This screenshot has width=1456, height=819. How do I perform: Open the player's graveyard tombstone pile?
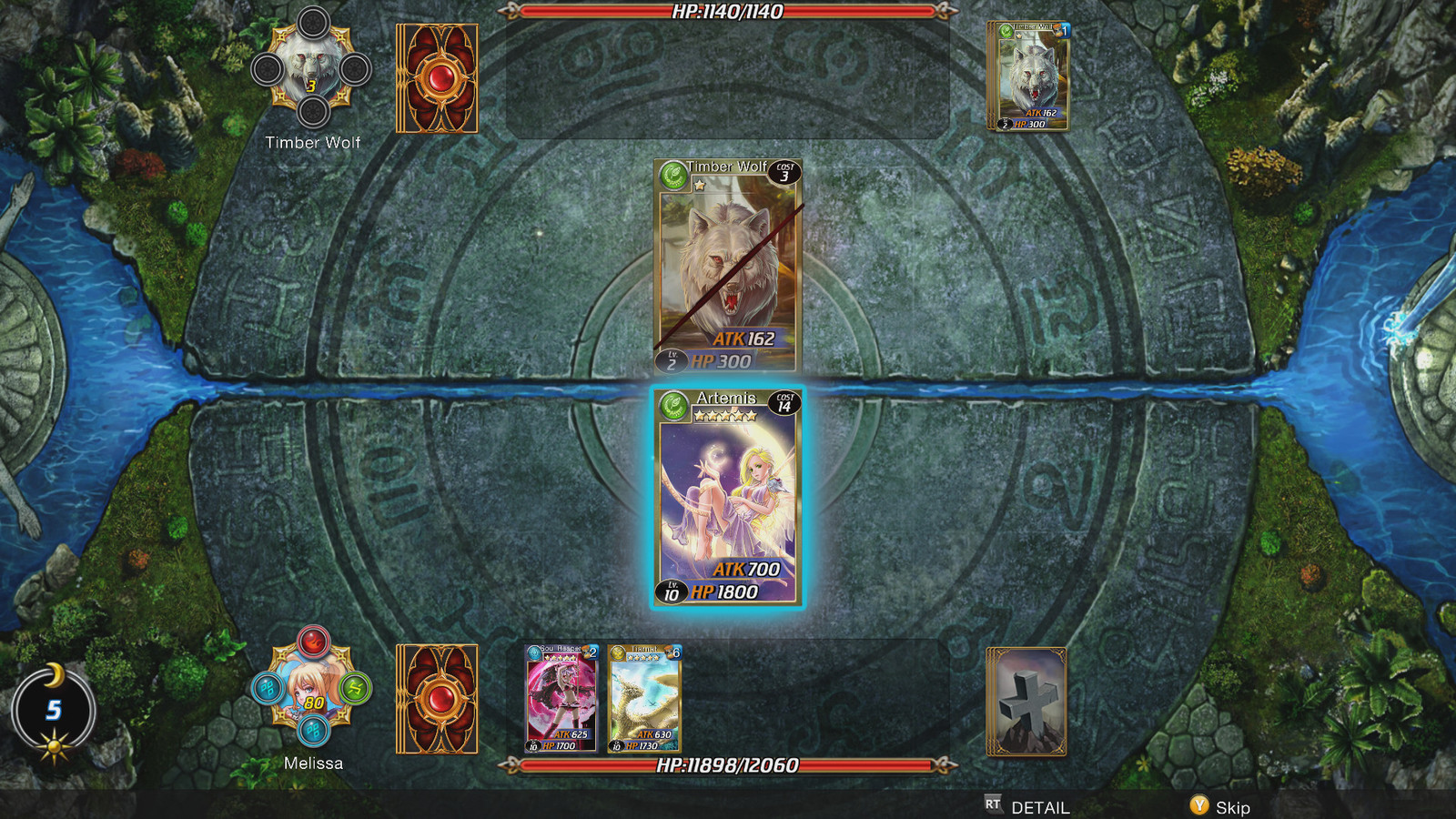tap(1026, 701)
